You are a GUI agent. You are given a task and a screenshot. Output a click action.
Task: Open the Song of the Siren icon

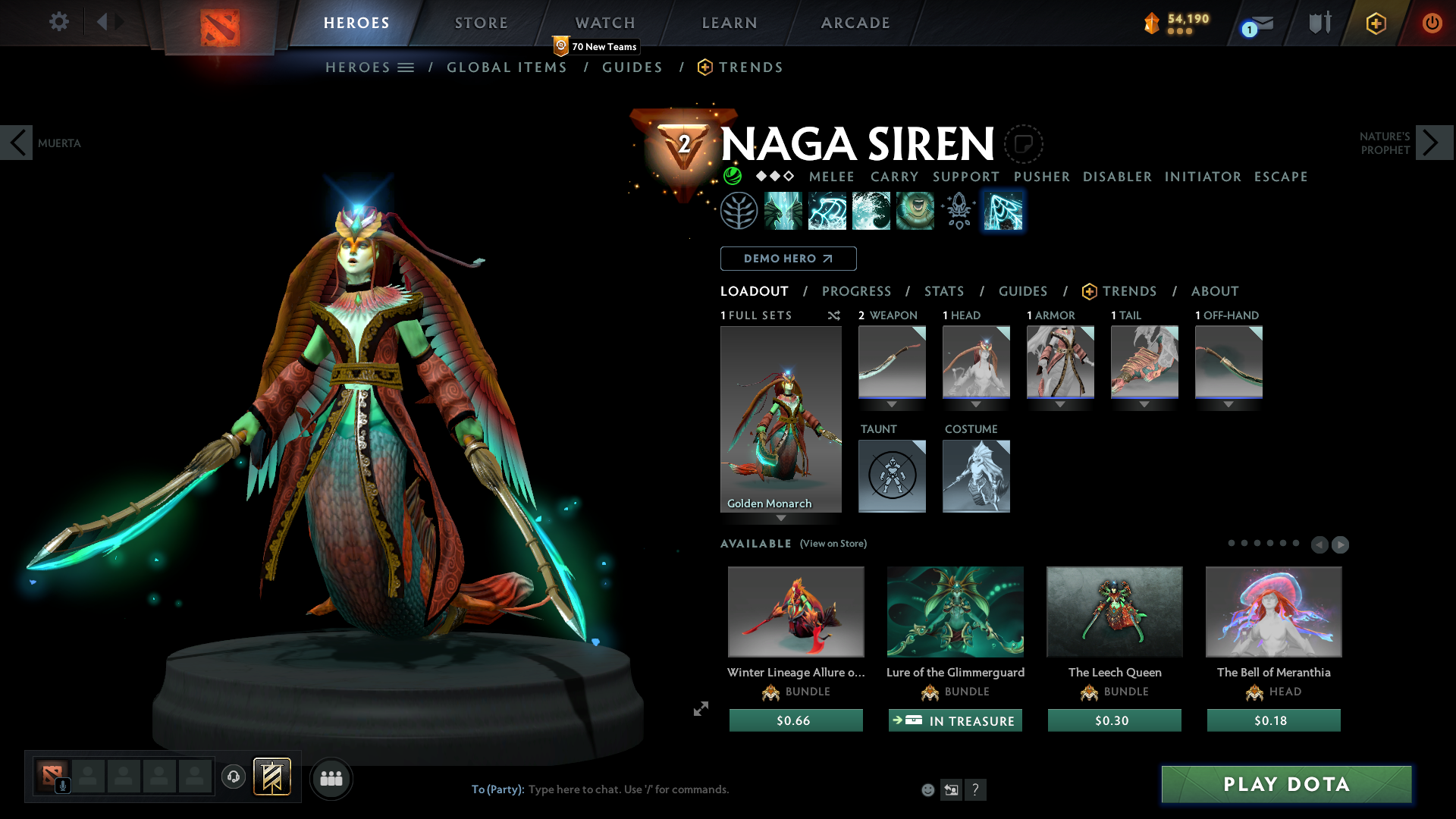coord(915,210)
